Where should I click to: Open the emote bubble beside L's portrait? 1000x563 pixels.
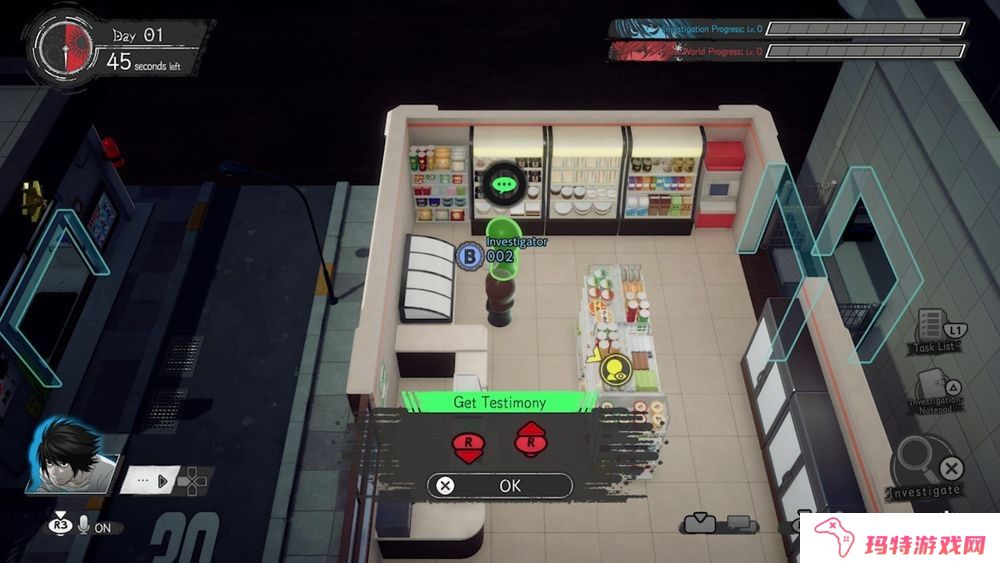[150, 480]
